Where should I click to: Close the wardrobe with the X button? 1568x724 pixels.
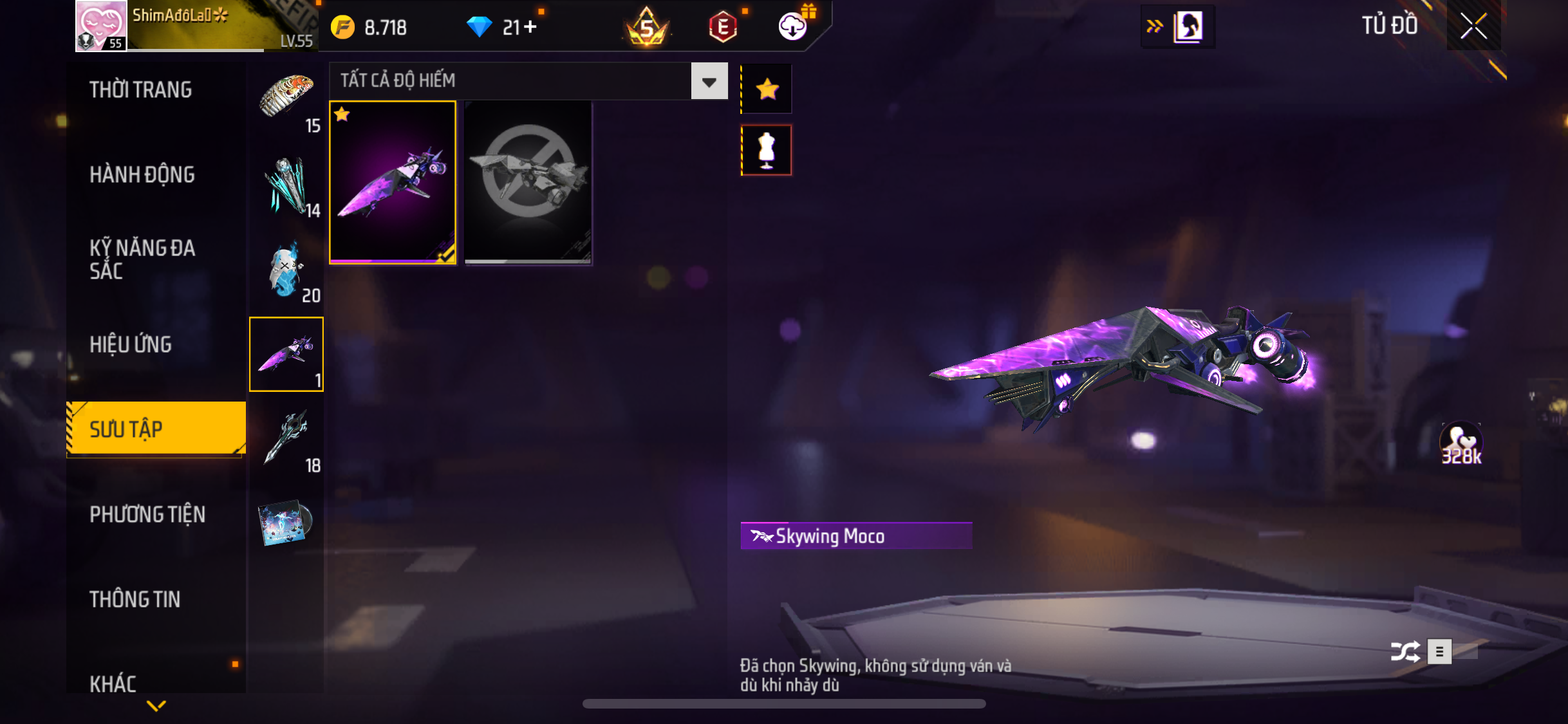[x=1473, y=26]
